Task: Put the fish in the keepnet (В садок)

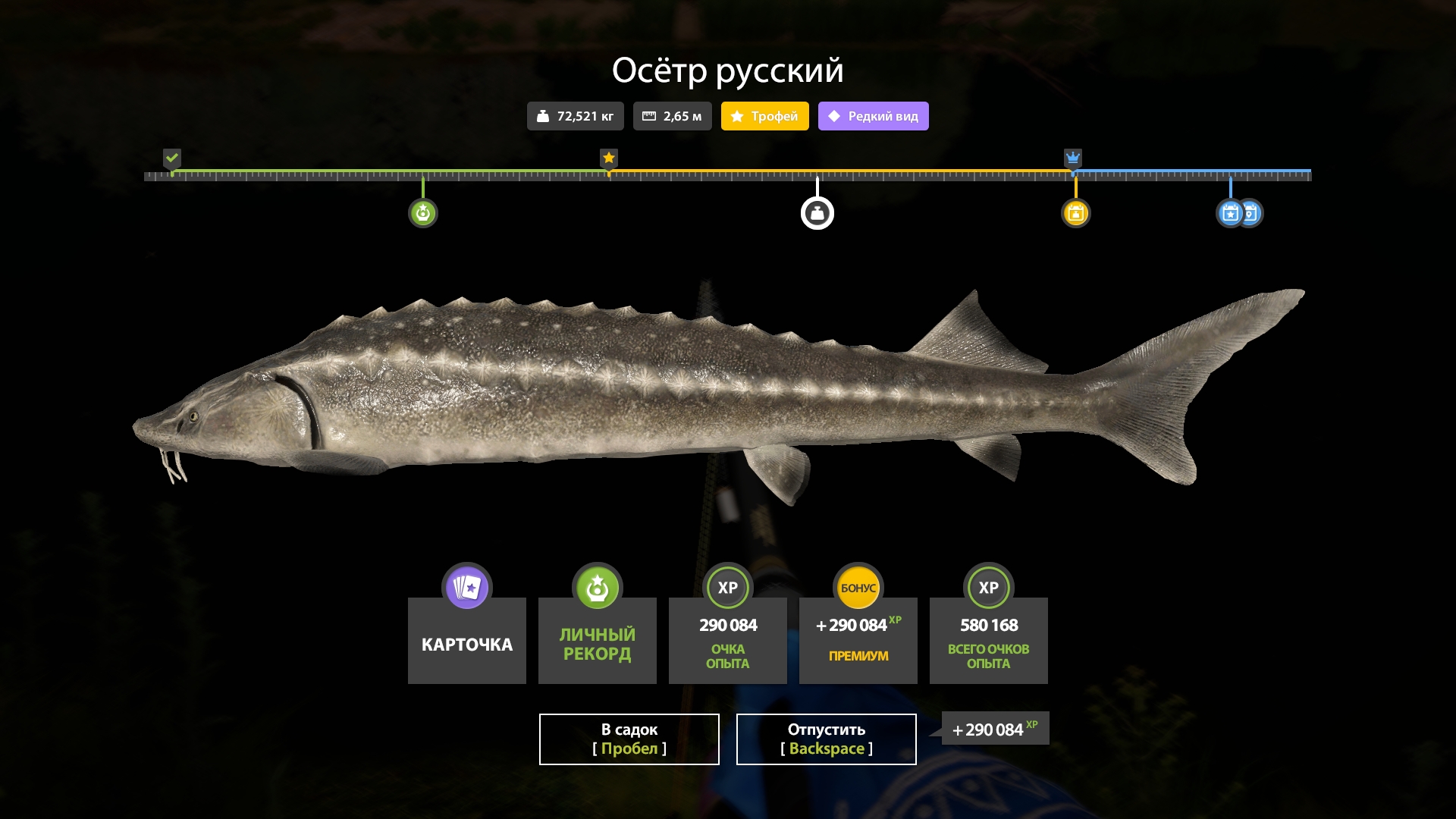Action: (x=629, y=739)
